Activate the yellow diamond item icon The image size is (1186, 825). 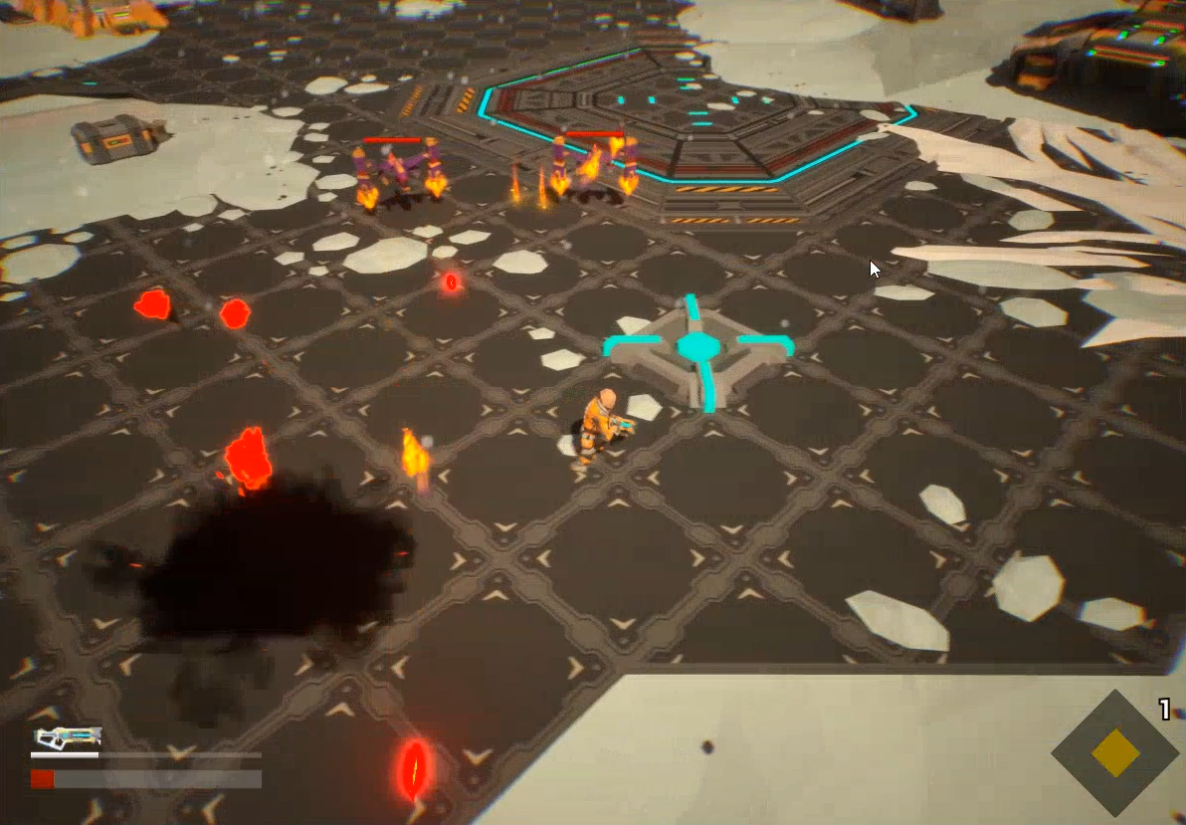click(x=1115, y=753)
